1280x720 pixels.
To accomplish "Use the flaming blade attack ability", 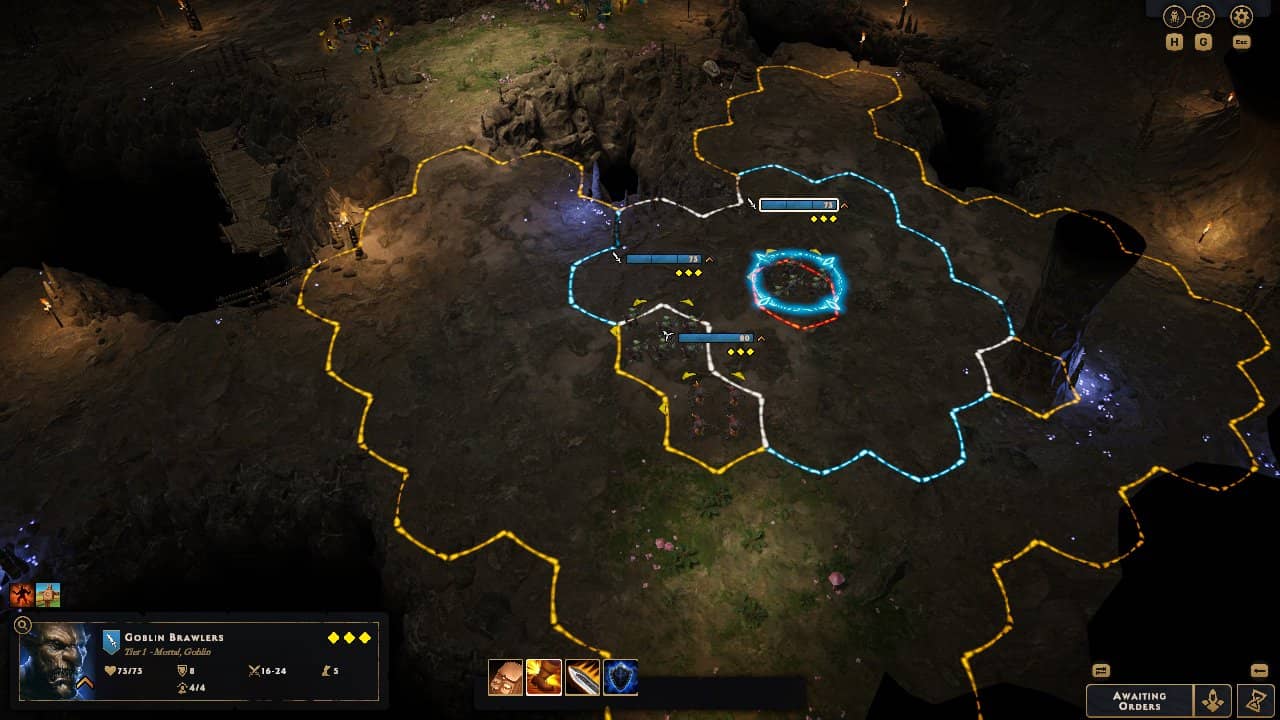I will pos(582,677).
